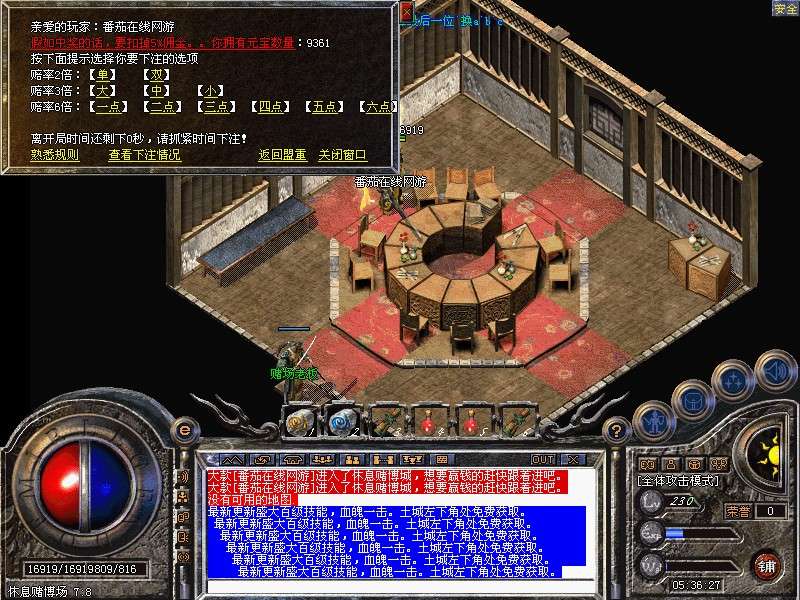Image resolution: width=800 pixels, height=600 pixels.
Task: Open 熟悉规则 to read the rules
Action: click(54, 155)
